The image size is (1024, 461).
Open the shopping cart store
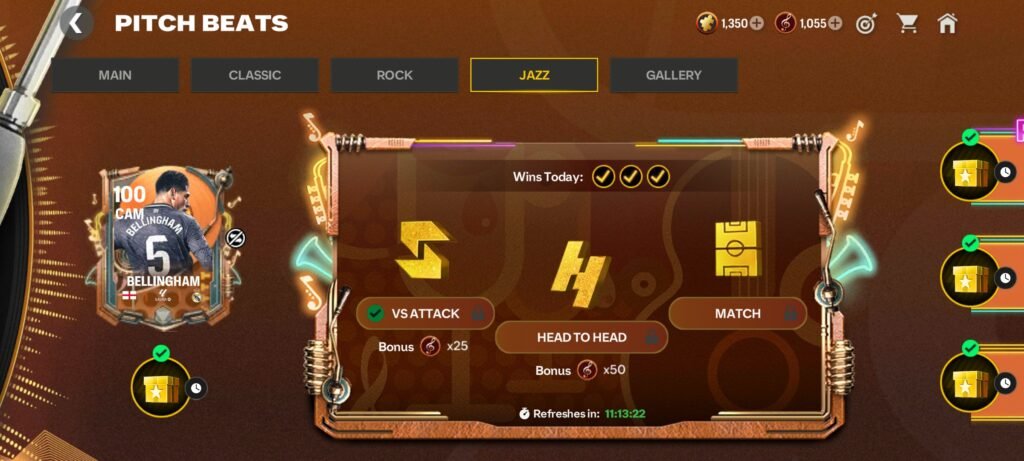907,23
